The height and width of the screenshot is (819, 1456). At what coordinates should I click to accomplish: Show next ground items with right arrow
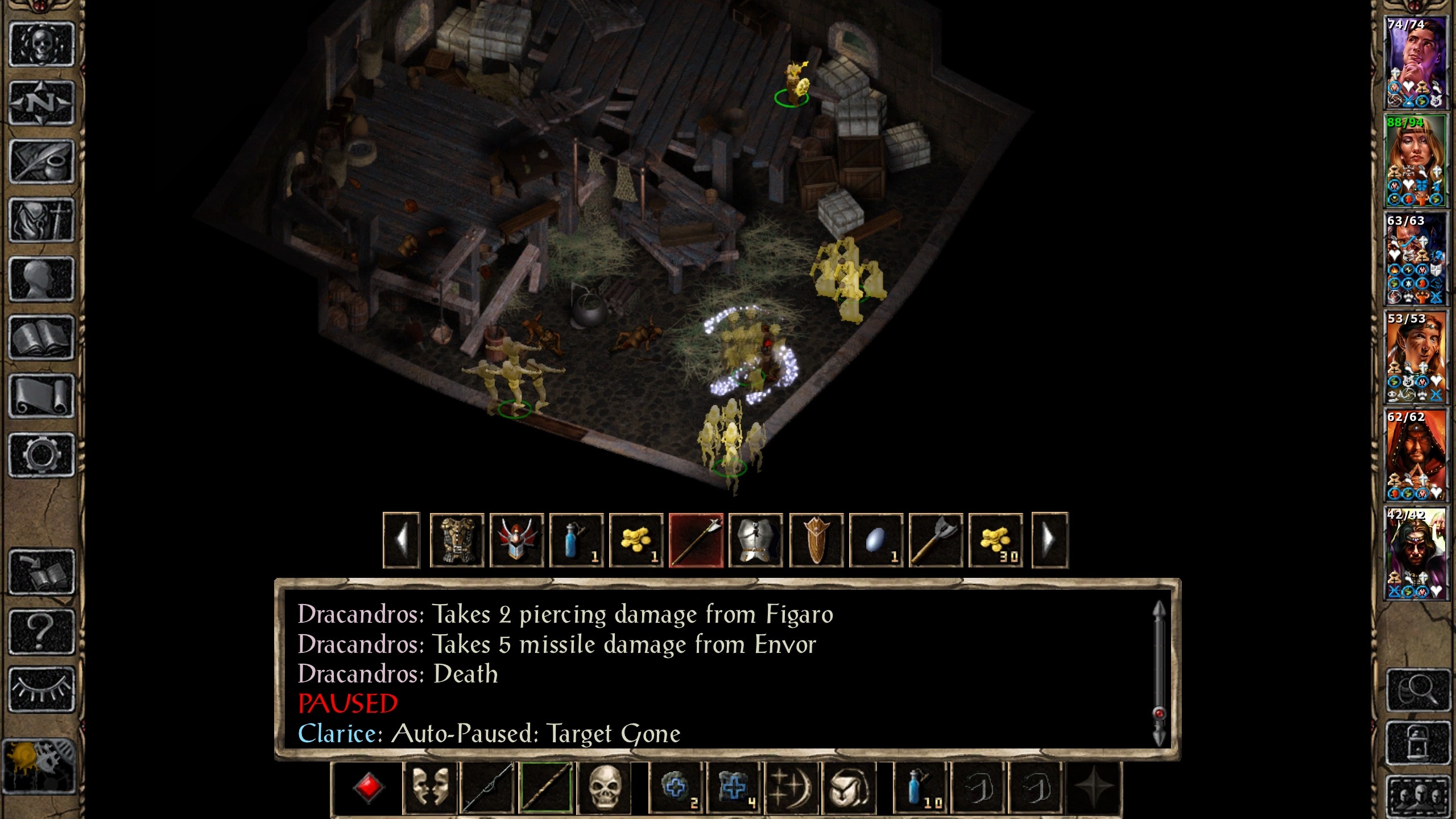click(x=1049, y=540)
